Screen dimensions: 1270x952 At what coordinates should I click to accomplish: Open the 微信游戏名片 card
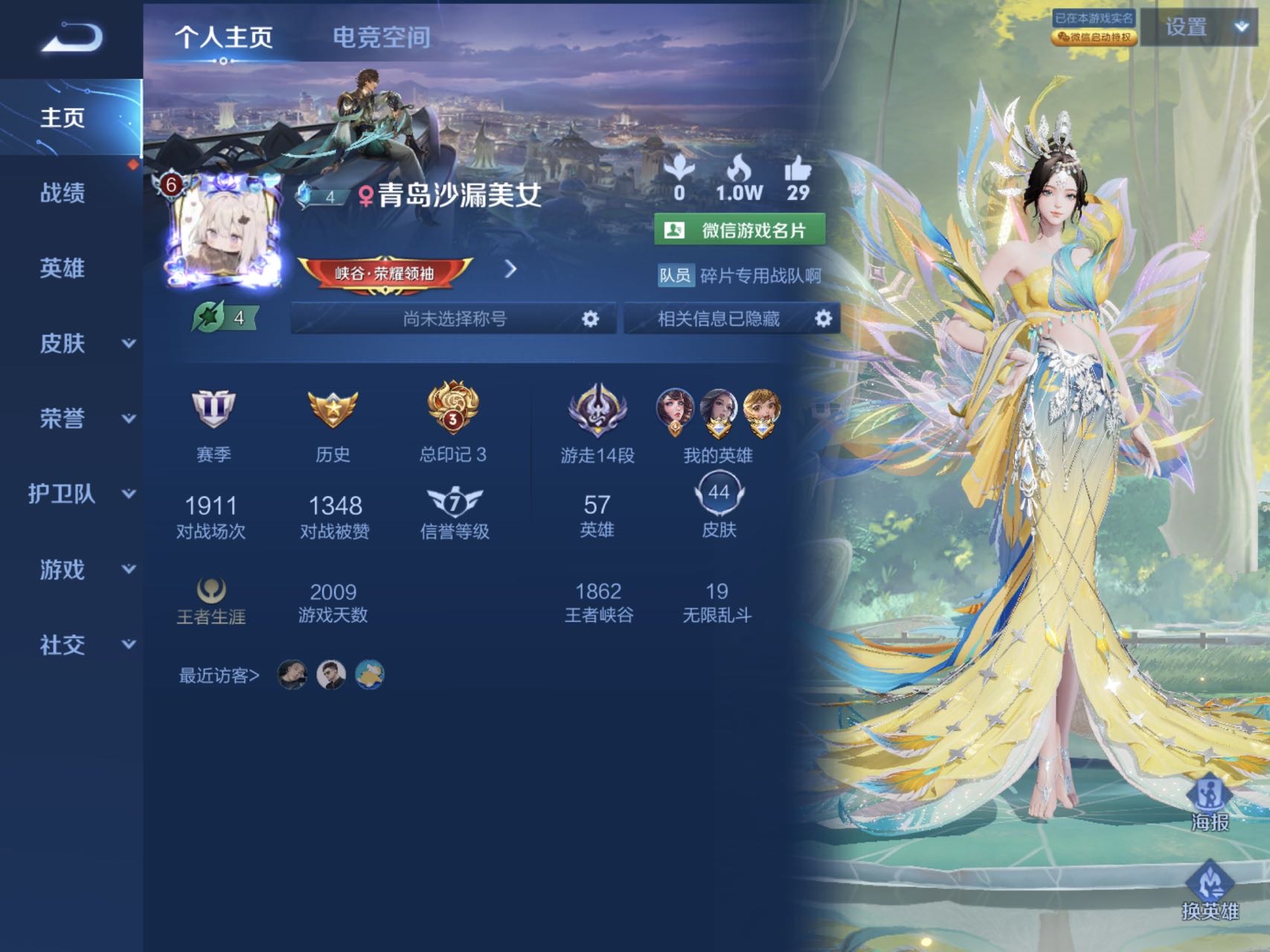click(740, 230)
